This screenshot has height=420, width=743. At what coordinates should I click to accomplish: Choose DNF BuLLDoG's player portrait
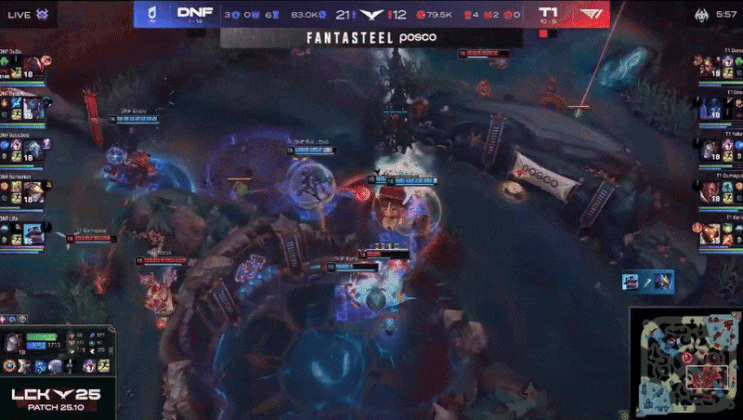pos(33,148)
